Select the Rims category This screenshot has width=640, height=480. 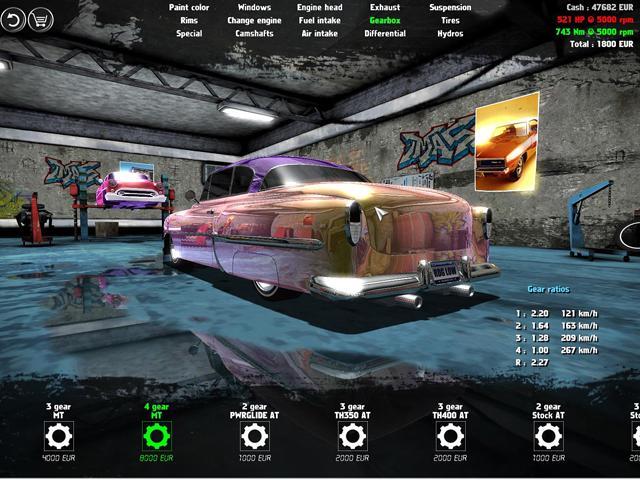tap(189, 20)
